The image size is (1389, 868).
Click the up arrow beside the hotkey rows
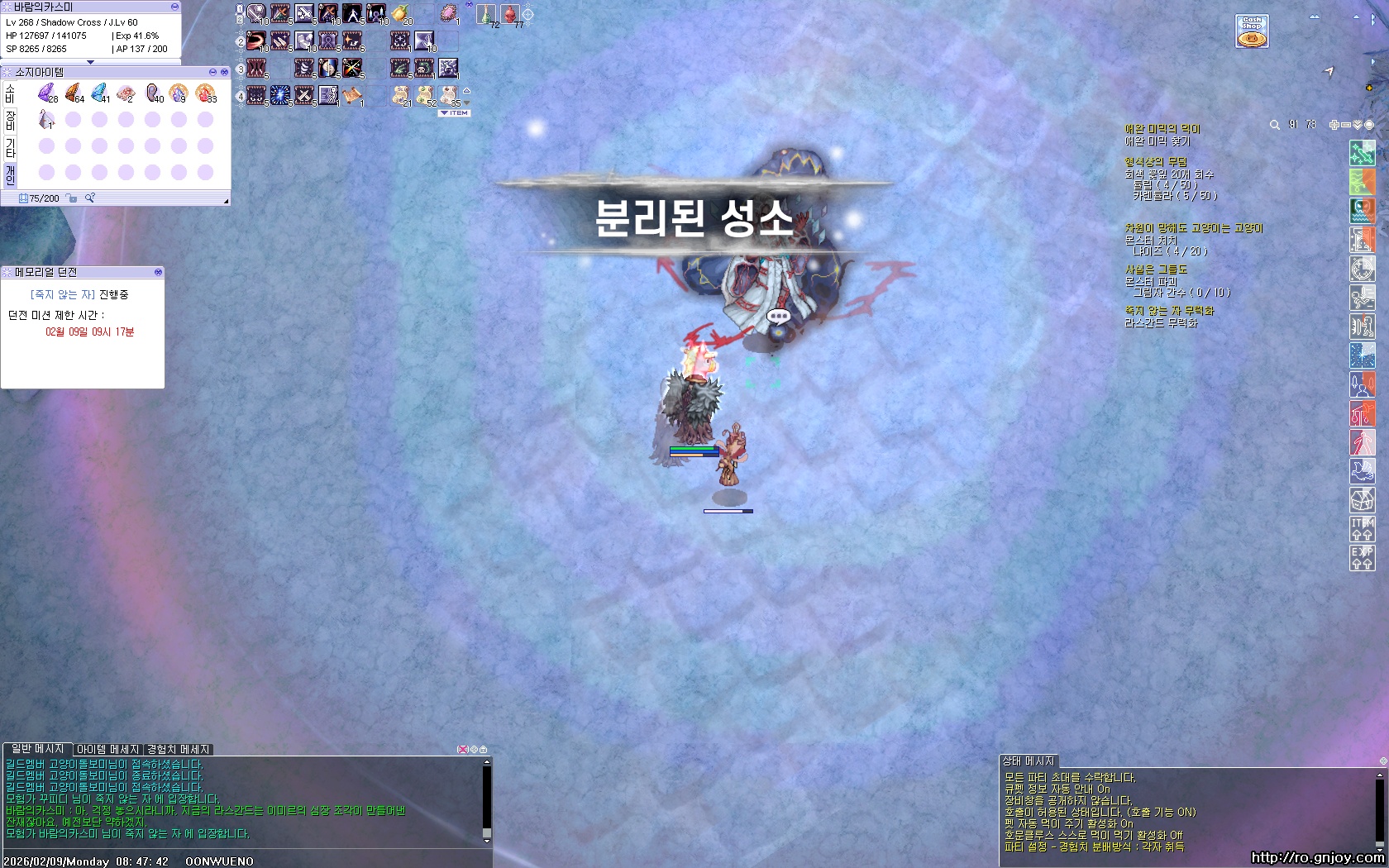(467, 92)
